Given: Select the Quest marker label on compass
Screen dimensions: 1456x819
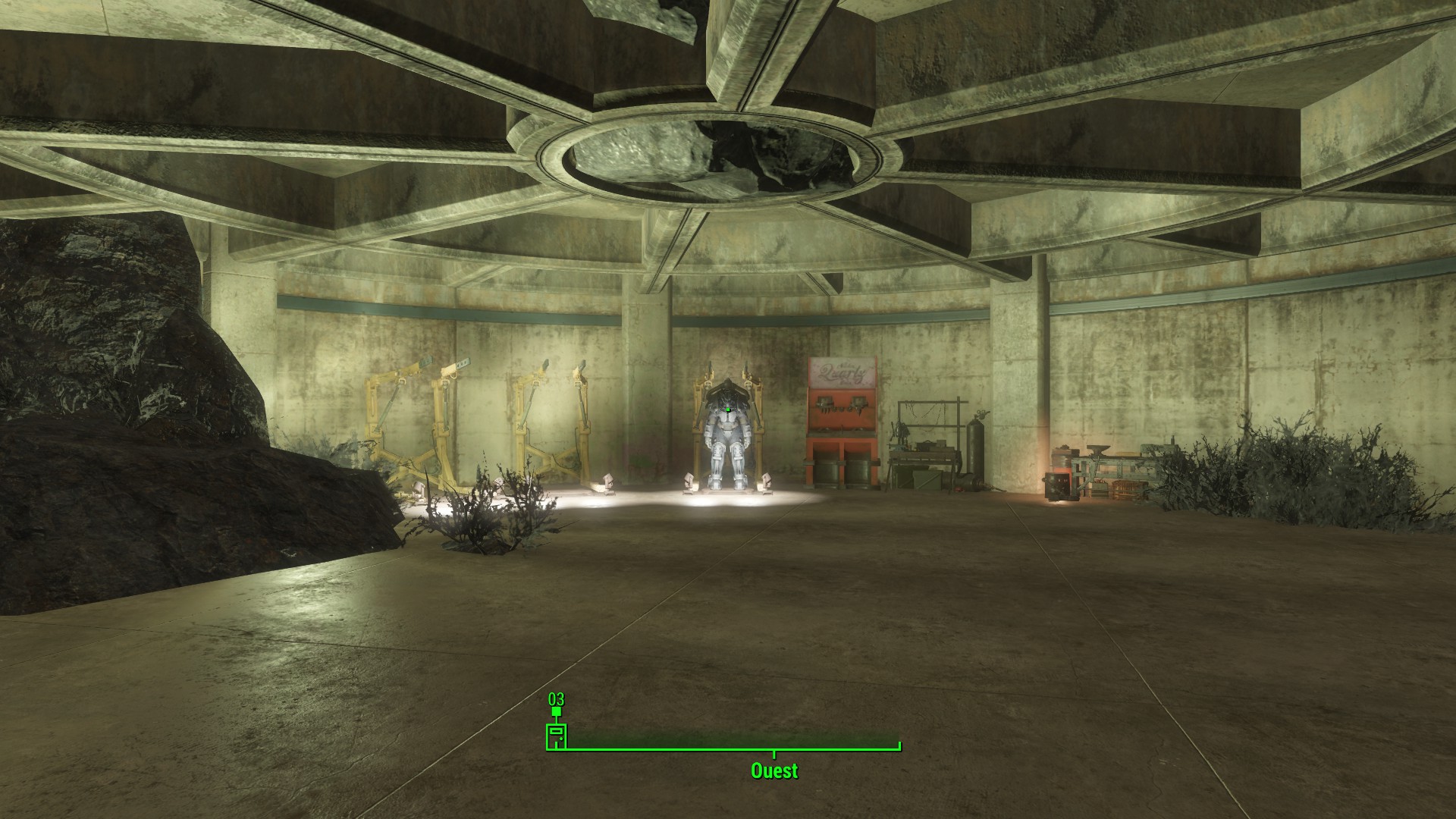Looking at the screenshot, I should coord(774,771).
